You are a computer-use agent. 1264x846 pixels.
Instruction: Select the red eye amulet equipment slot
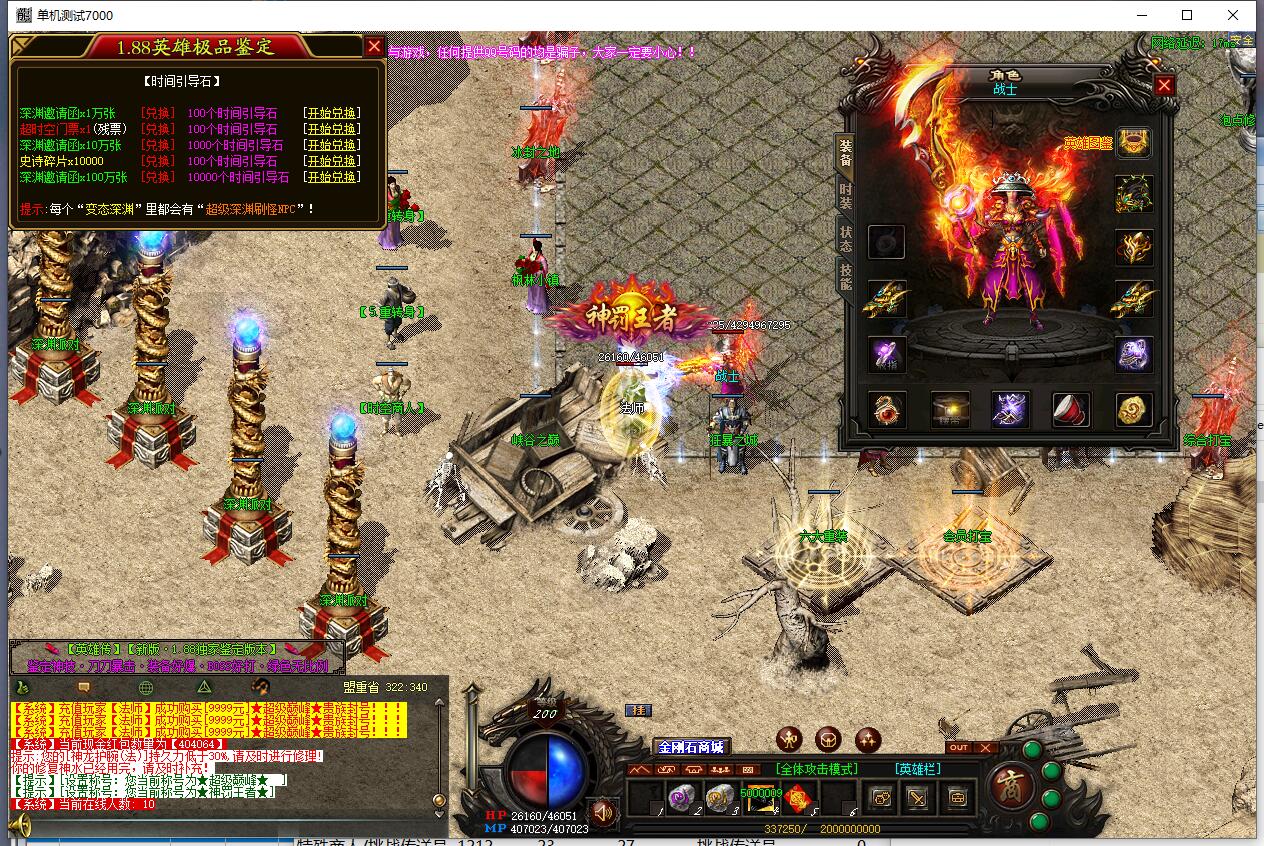tap(886, 409)
